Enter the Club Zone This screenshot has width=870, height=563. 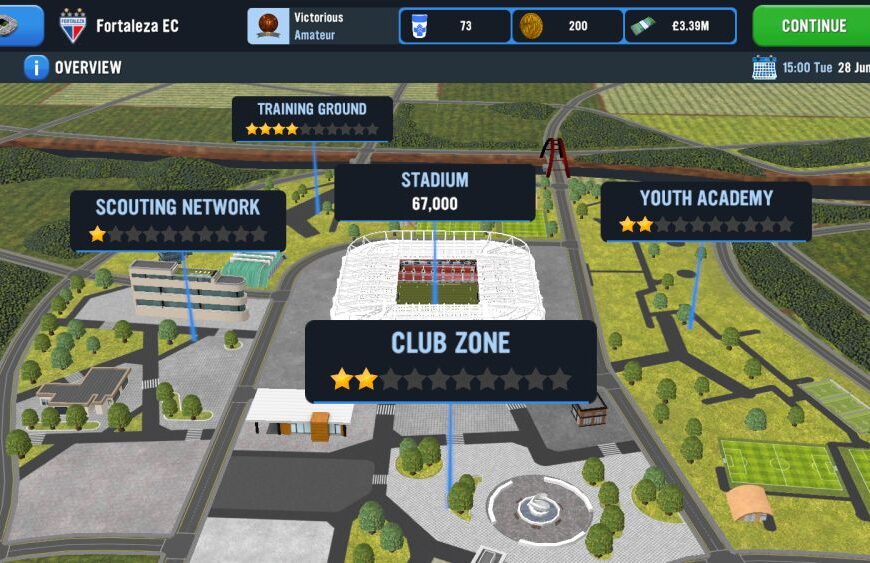pos(450,360)
